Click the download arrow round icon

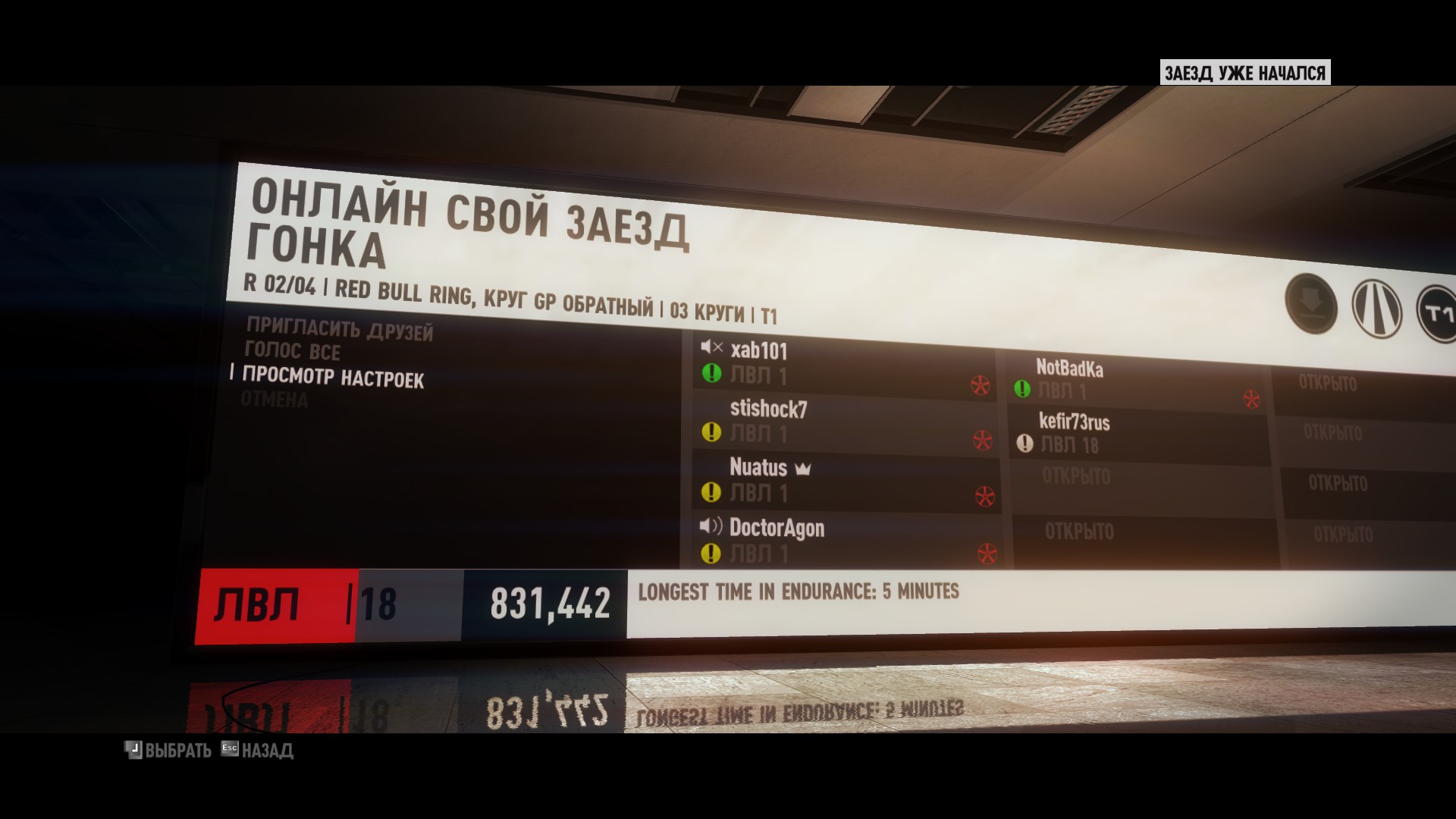pos(1310,303)
